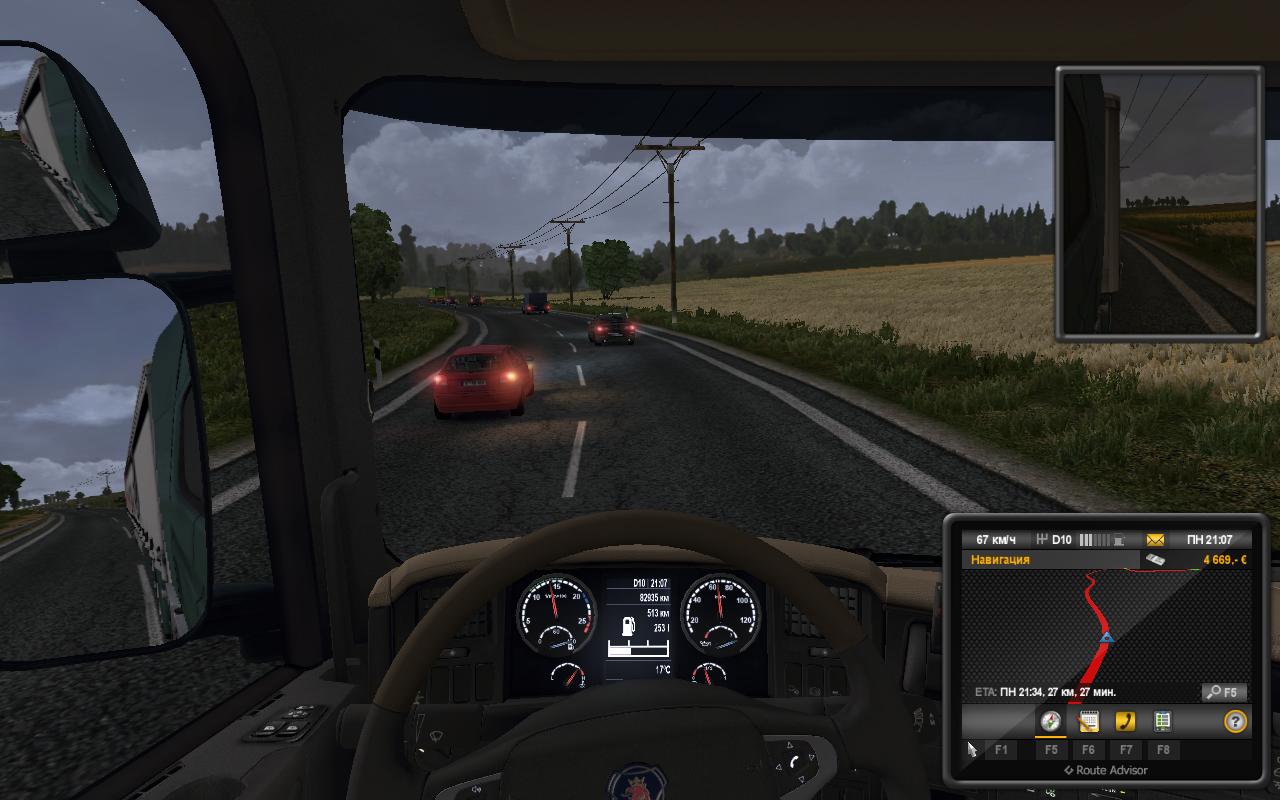Switch to the F1 tab
This screenshot has height=800, width=1280.
tap(1001, 748)
